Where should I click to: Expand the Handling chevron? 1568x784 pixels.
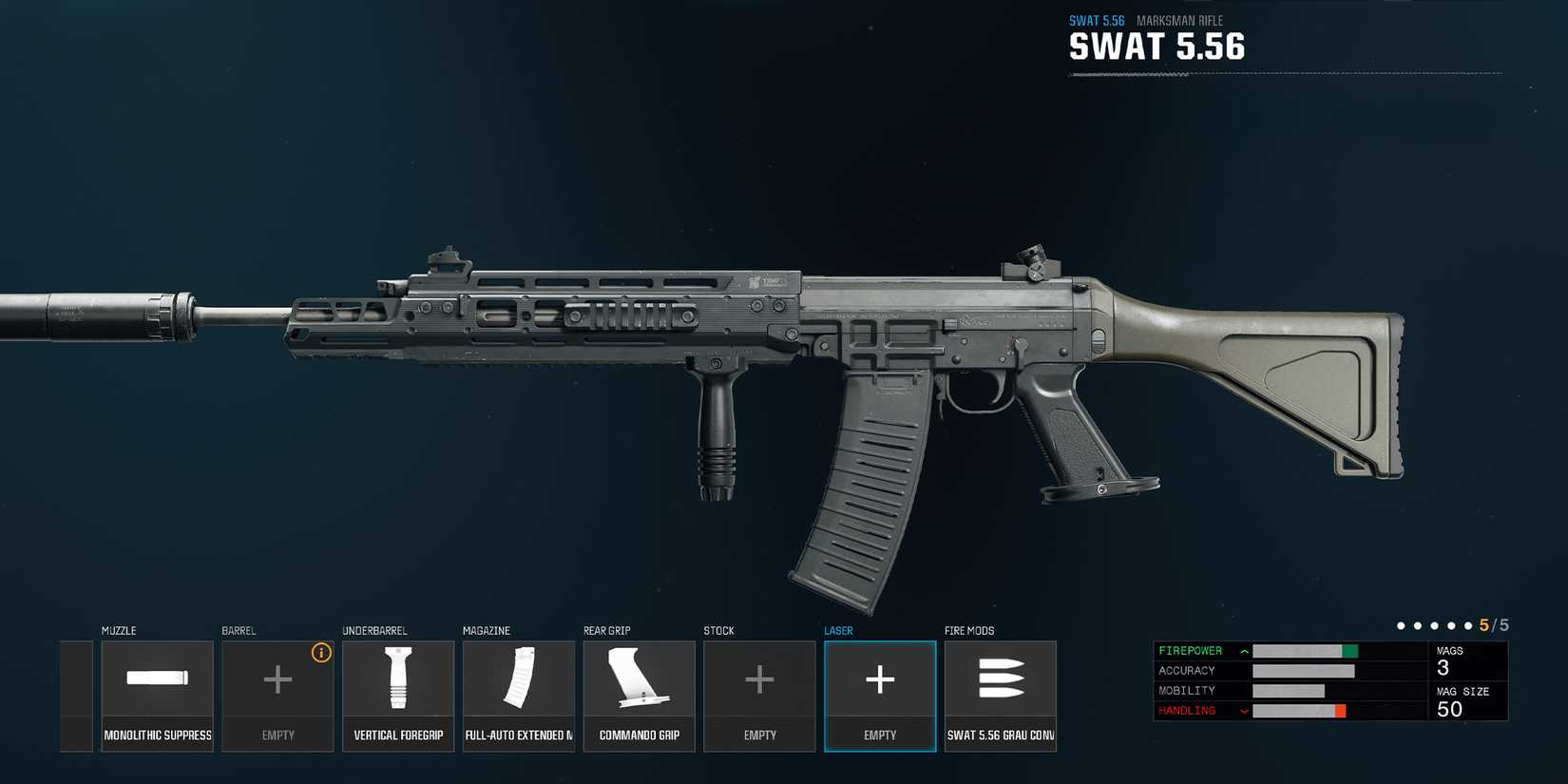1243,710
